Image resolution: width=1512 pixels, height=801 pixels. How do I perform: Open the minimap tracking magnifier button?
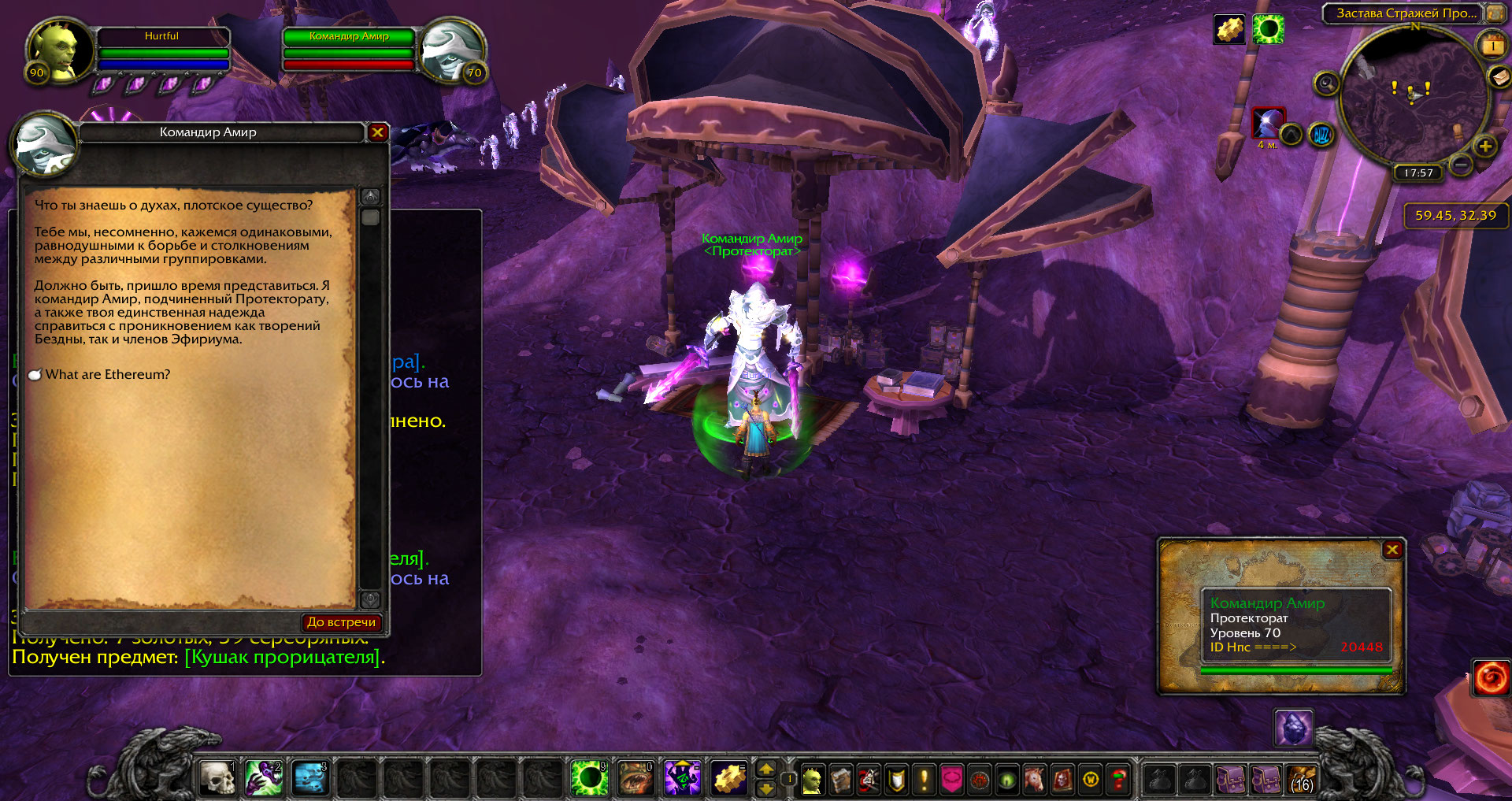coord(1327,83)
